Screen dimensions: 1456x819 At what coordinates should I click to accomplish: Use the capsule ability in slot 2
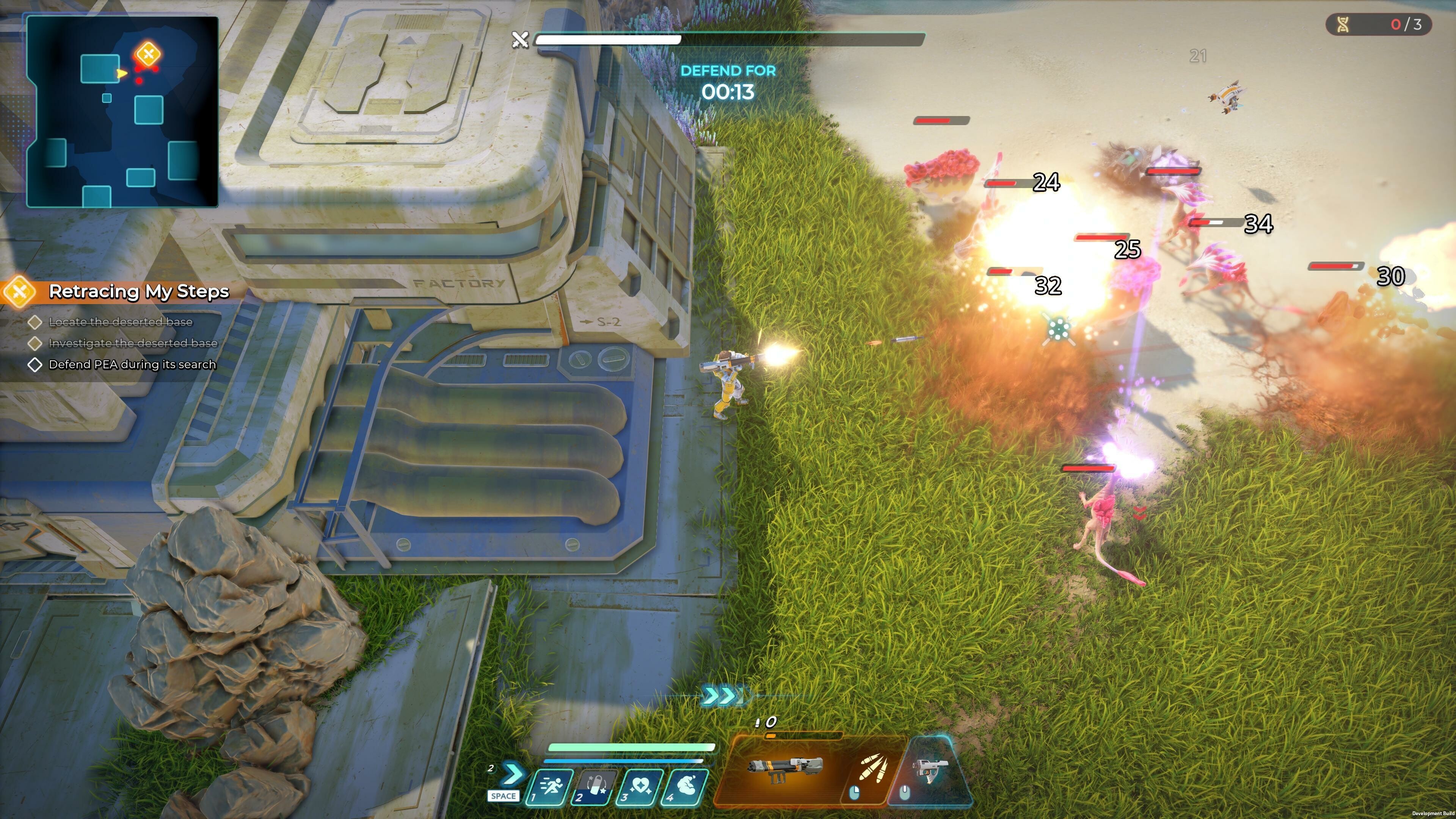click(595, 787)
